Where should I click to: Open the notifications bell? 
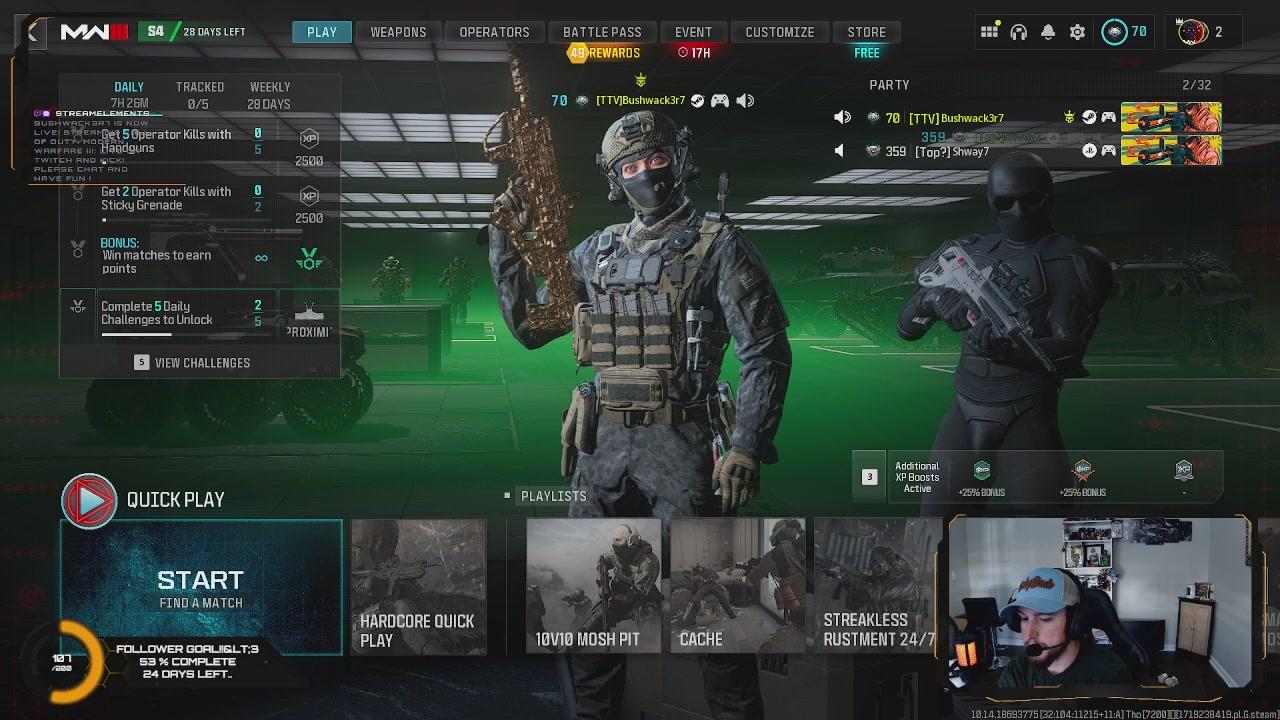pyautogui.click(x=1048, y=32)
